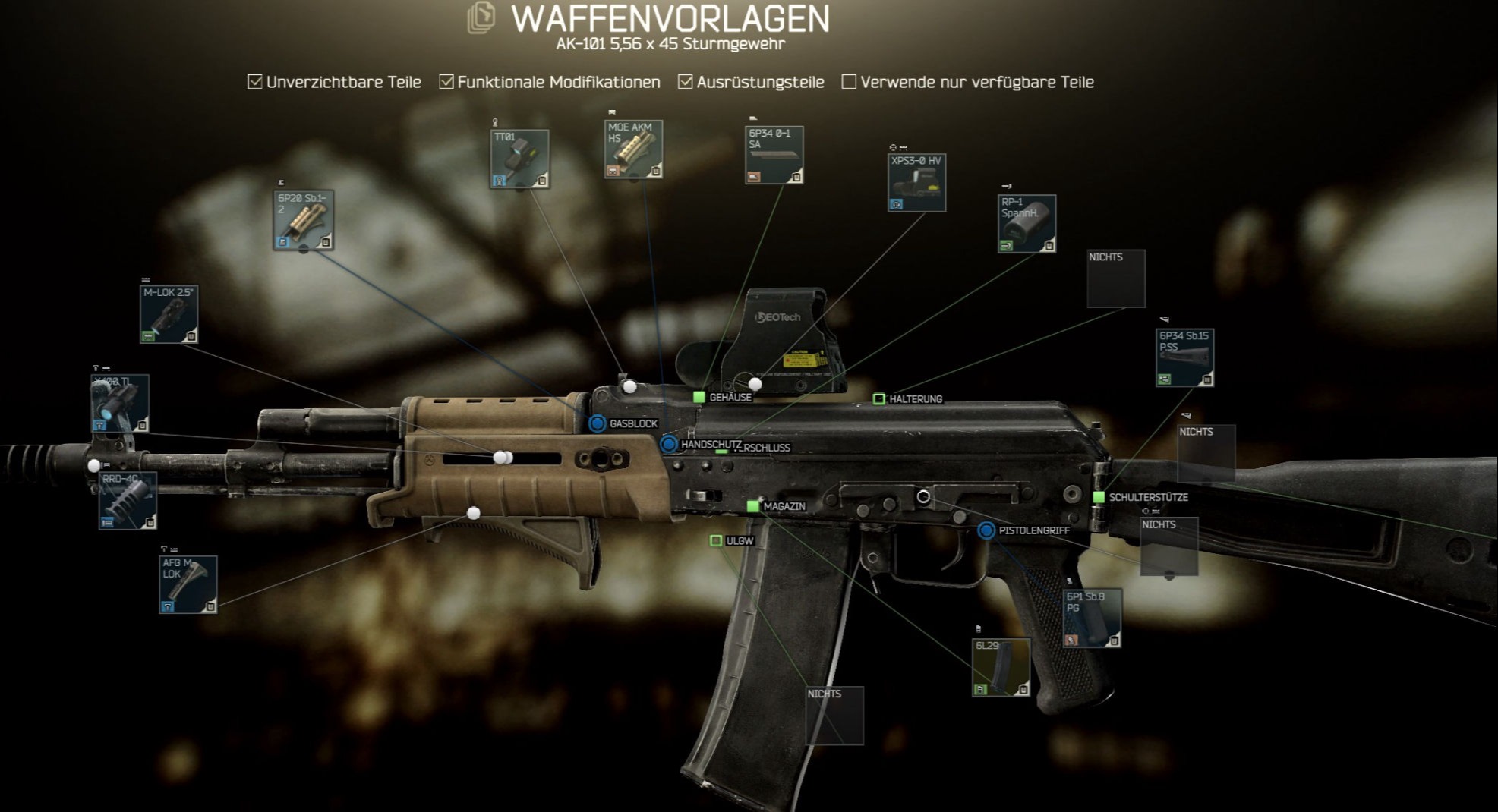Toggle the Unverzichtbare Teile checkbox

(x=255, y=82)
